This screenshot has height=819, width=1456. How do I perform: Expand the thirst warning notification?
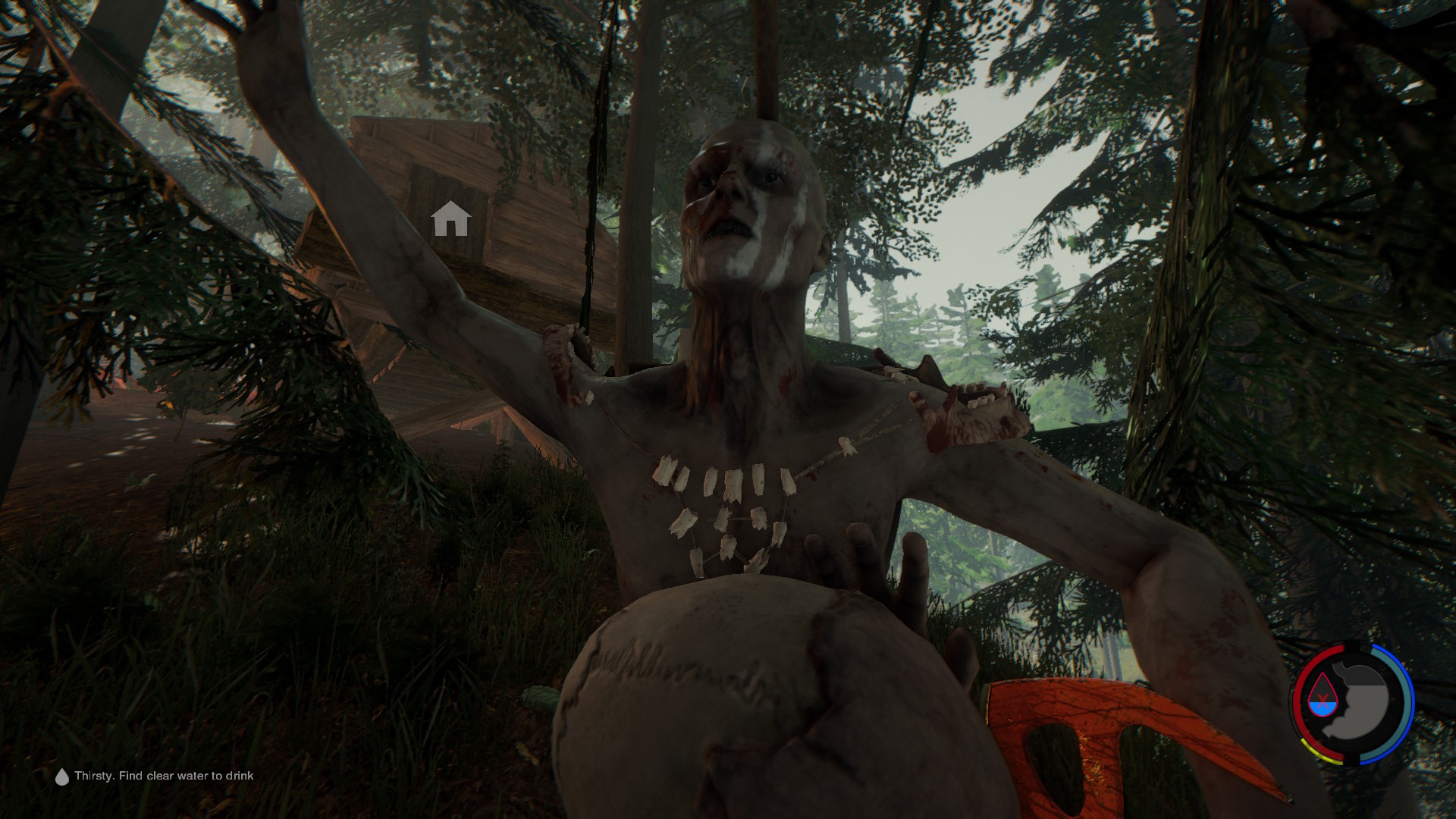coord(164,776)
